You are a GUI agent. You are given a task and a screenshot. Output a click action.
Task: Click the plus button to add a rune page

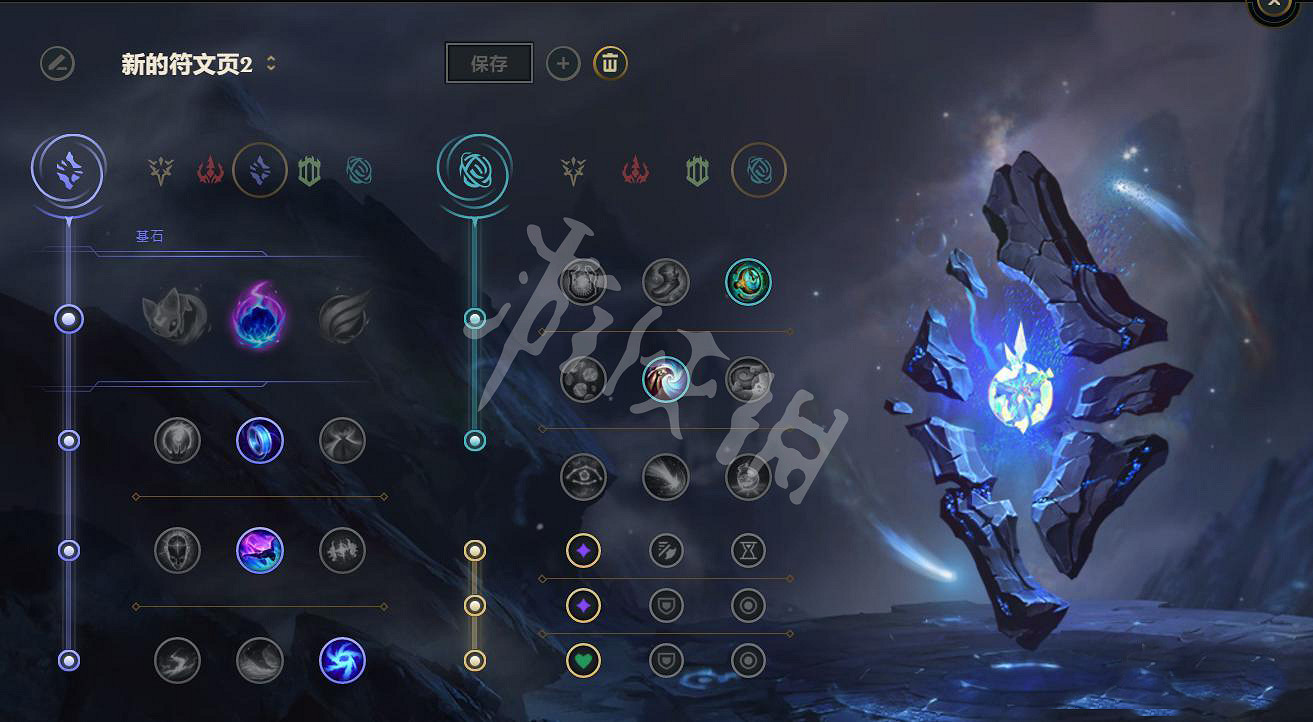click(x=563, y=63)
